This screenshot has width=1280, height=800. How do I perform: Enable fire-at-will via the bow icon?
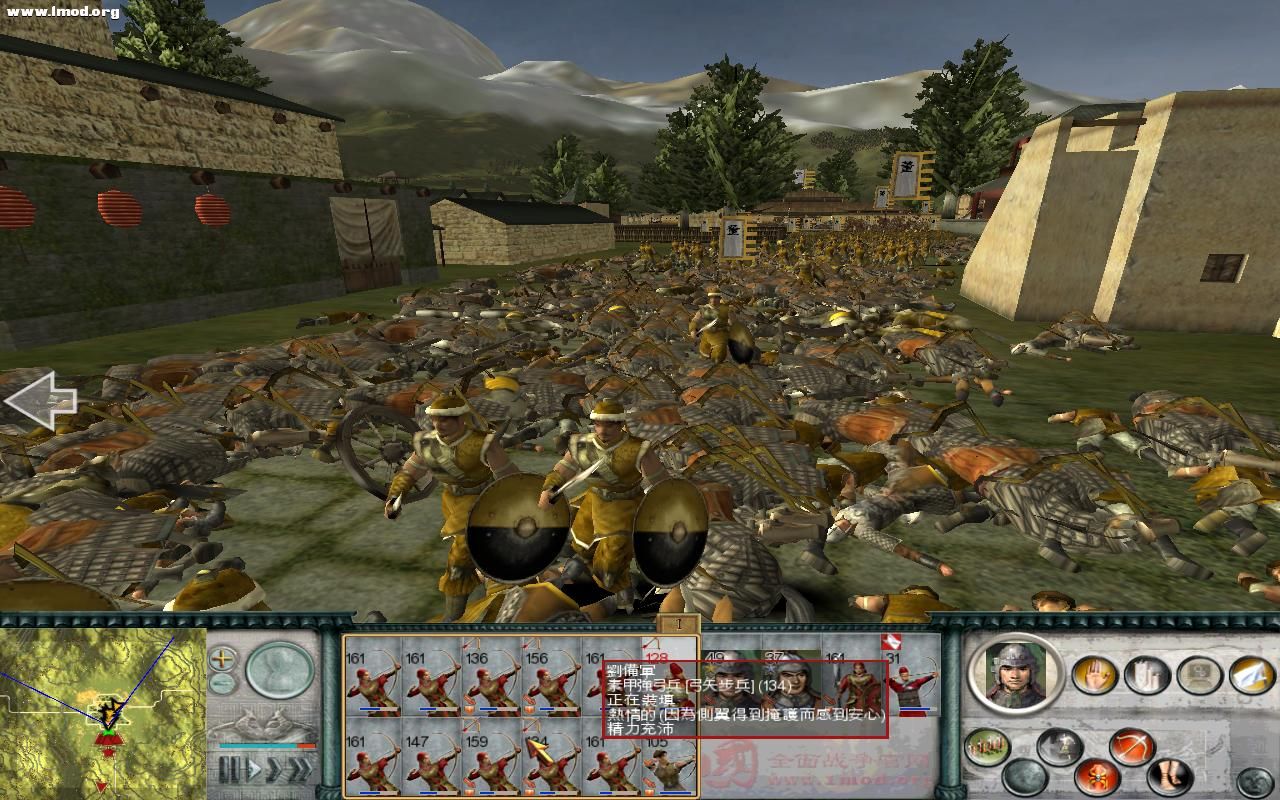[x=1131, y=746]
